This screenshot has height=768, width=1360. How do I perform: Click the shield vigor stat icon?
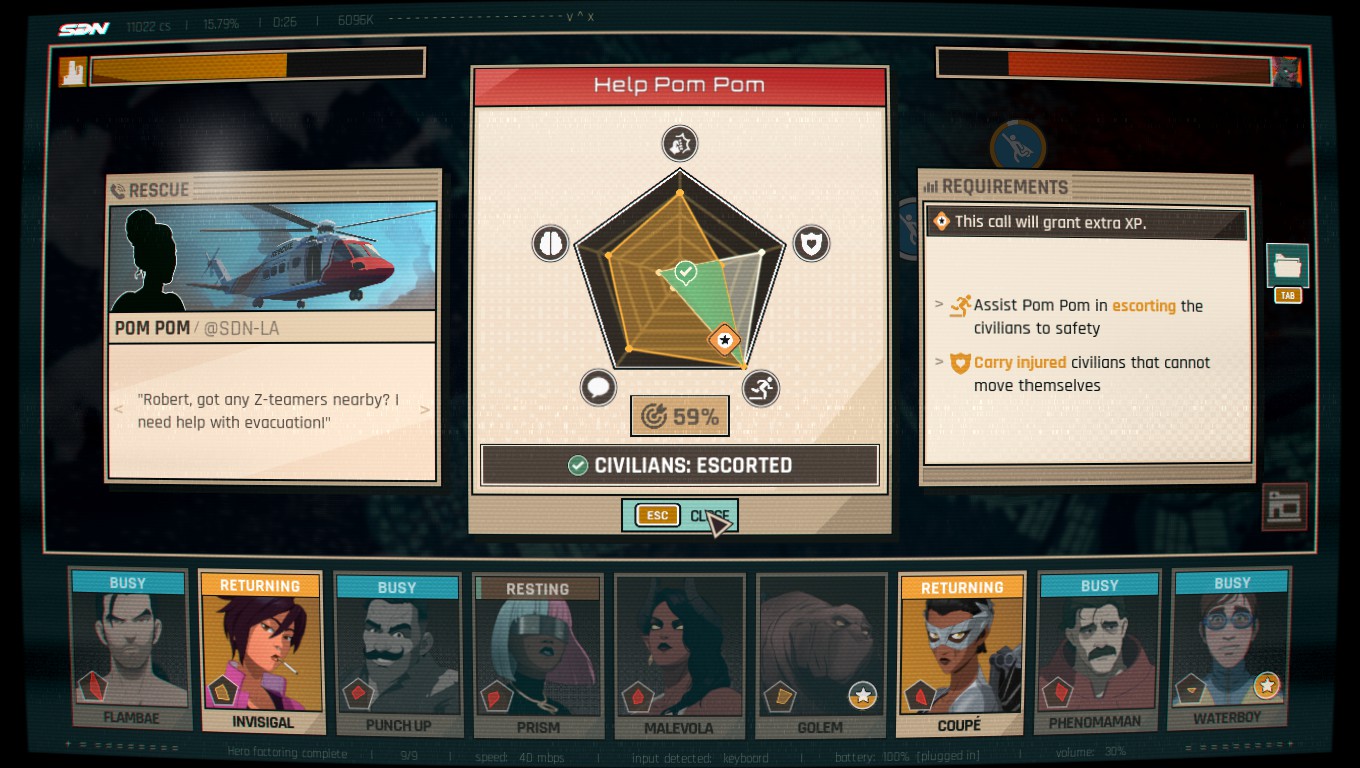point(811,243)
